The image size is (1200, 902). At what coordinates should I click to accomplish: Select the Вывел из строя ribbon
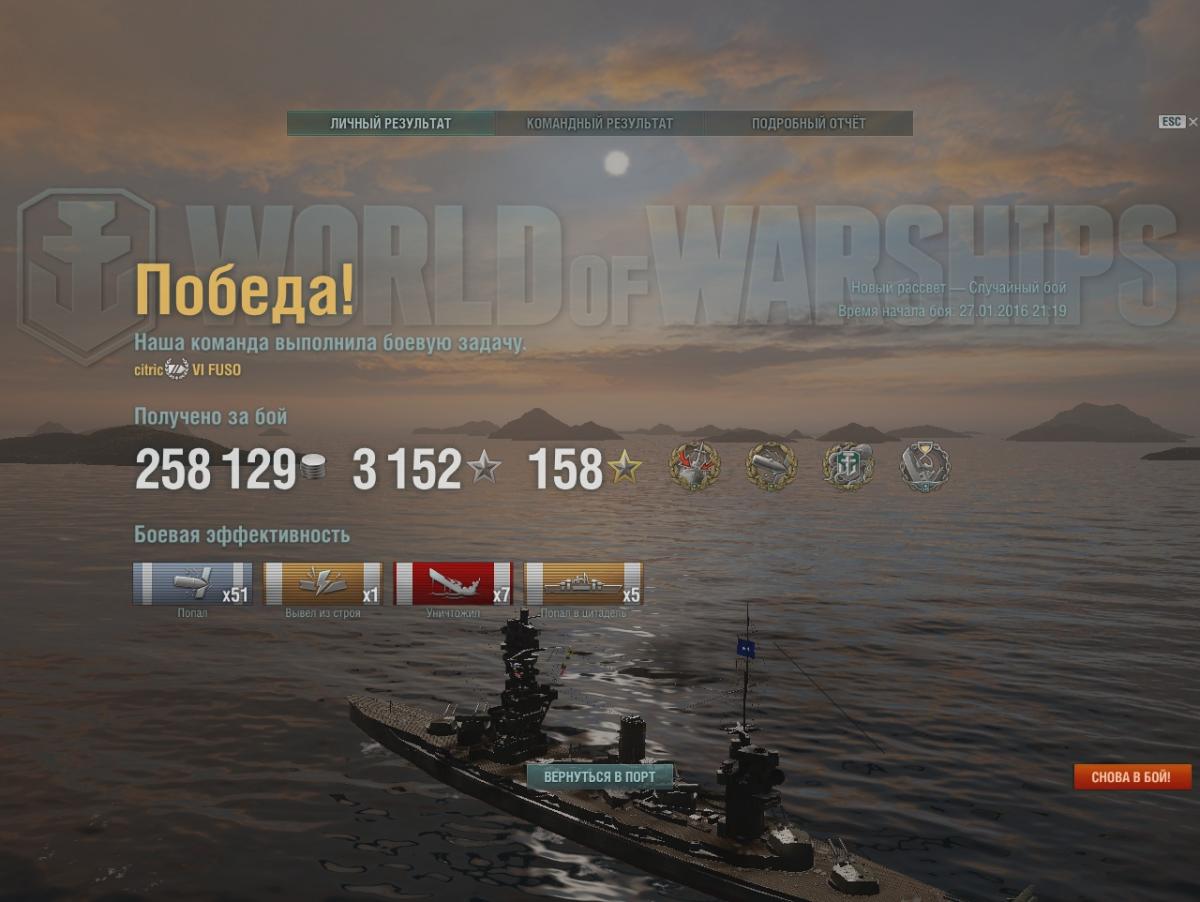(323, 584)
